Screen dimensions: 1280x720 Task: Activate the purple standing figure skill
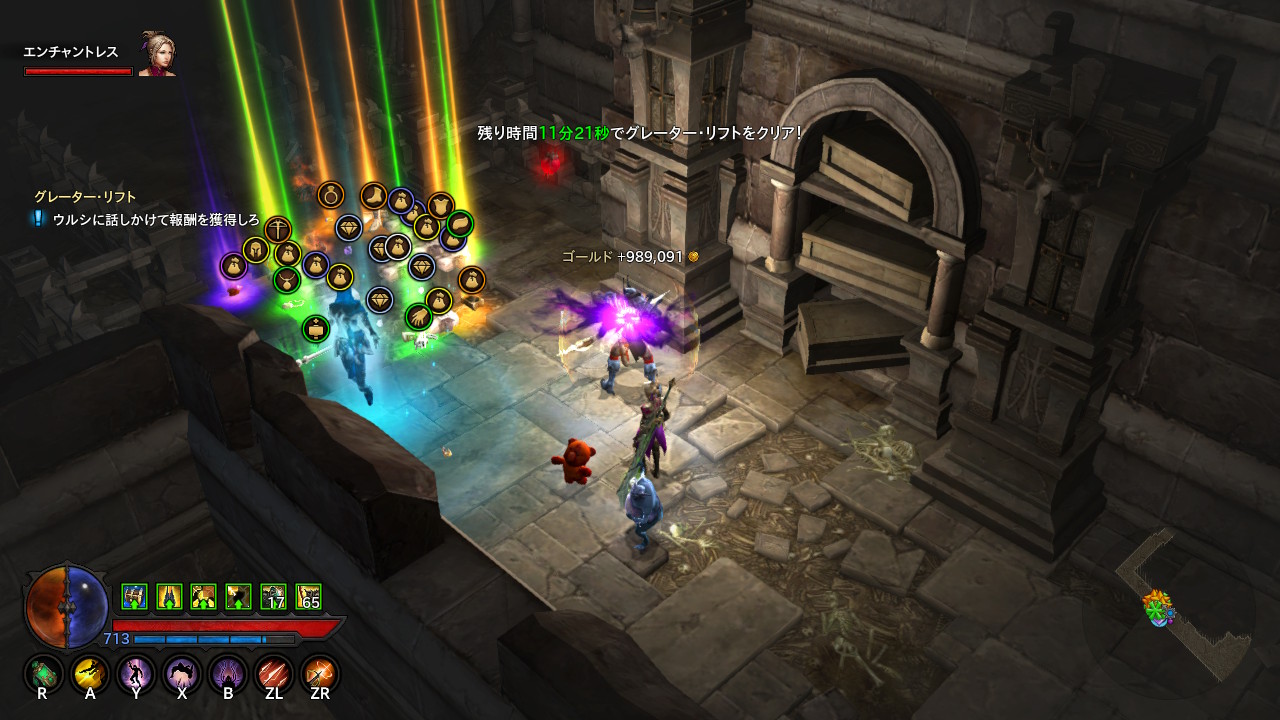136,674
